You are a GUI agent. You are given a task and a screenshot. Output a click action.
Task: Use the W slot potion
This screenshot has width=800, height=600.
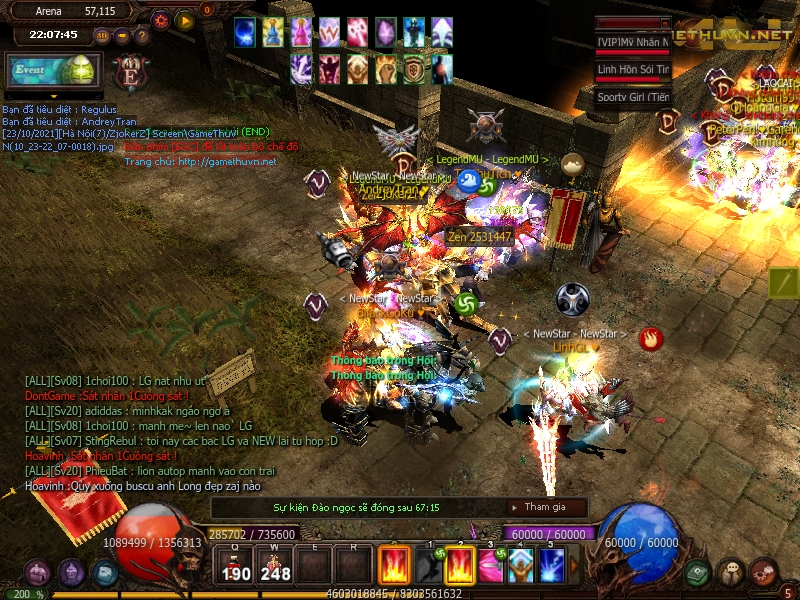pyautogui.click(x=275, y=566)
